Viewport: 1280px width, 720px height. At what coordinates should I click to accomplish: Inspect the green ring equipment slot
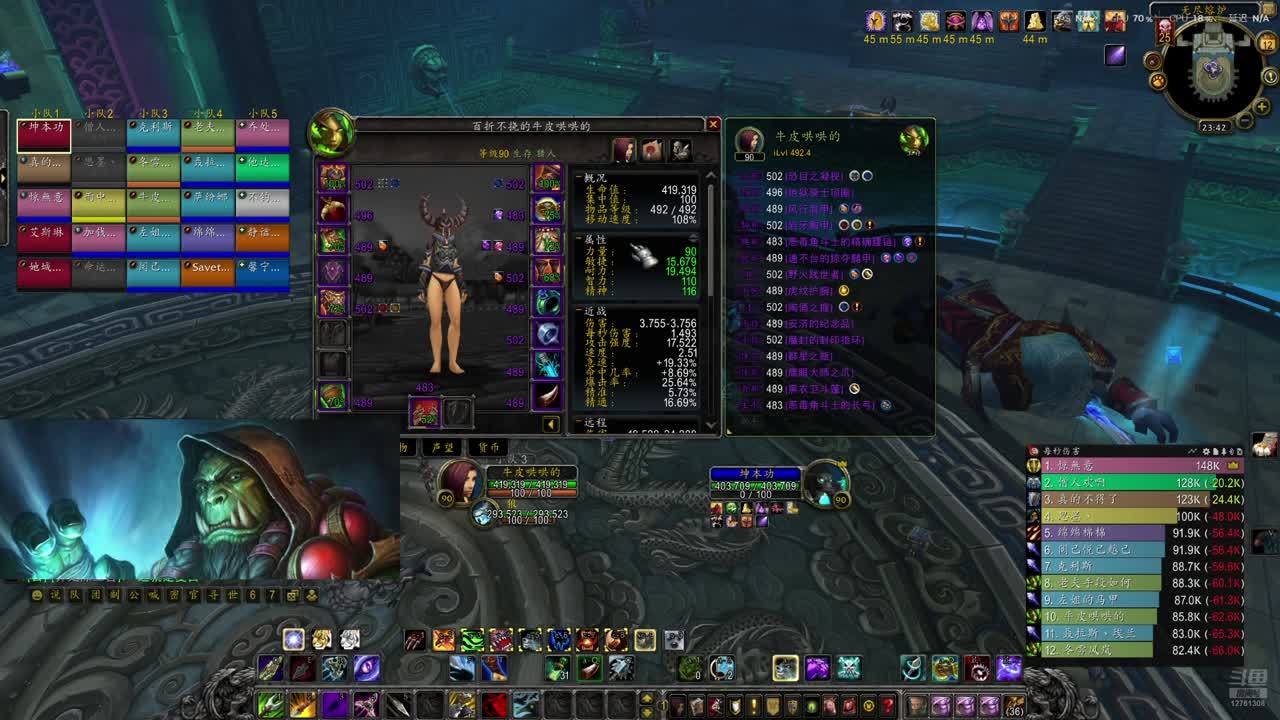(x=547, y=302)
